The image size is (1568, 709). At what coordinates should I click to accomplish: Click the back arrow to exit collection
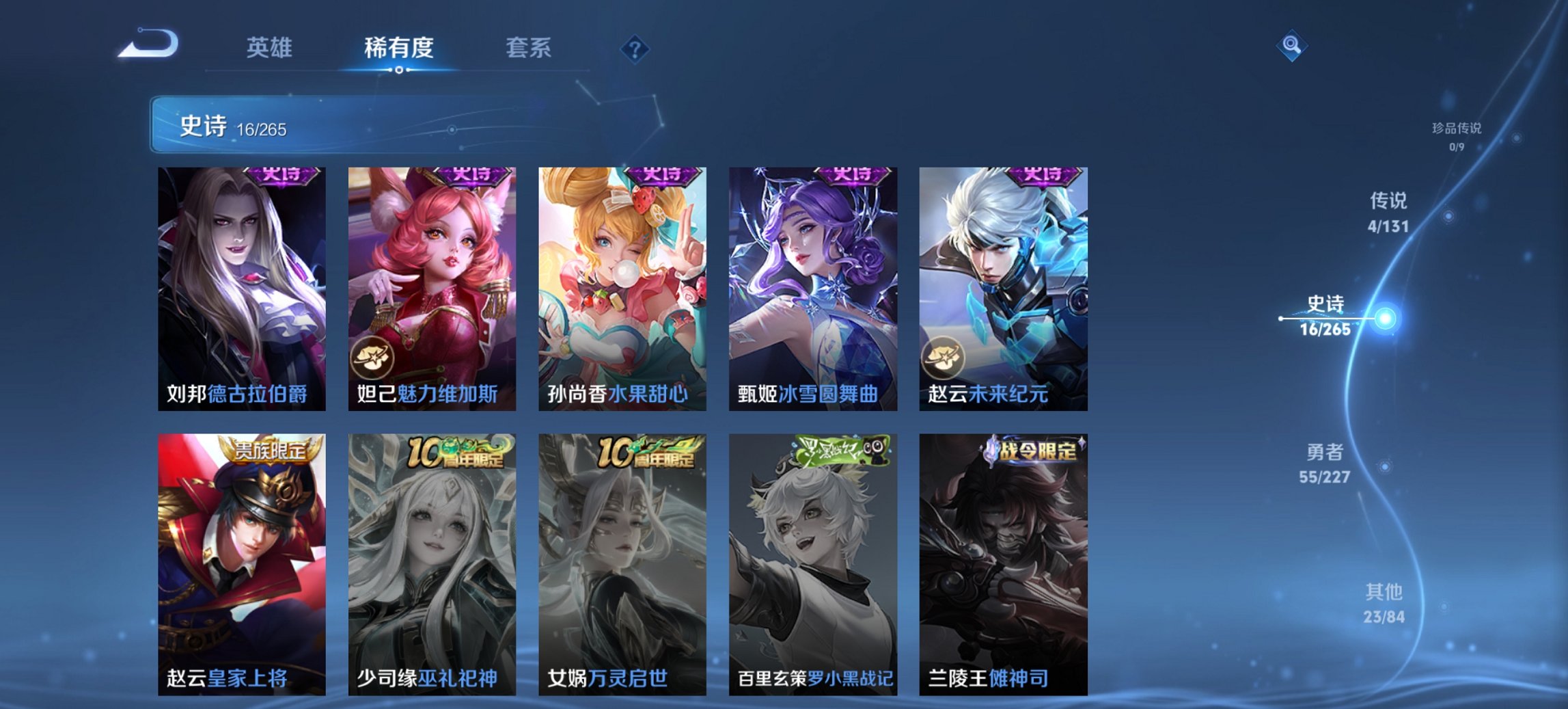[x=149, y=44]
